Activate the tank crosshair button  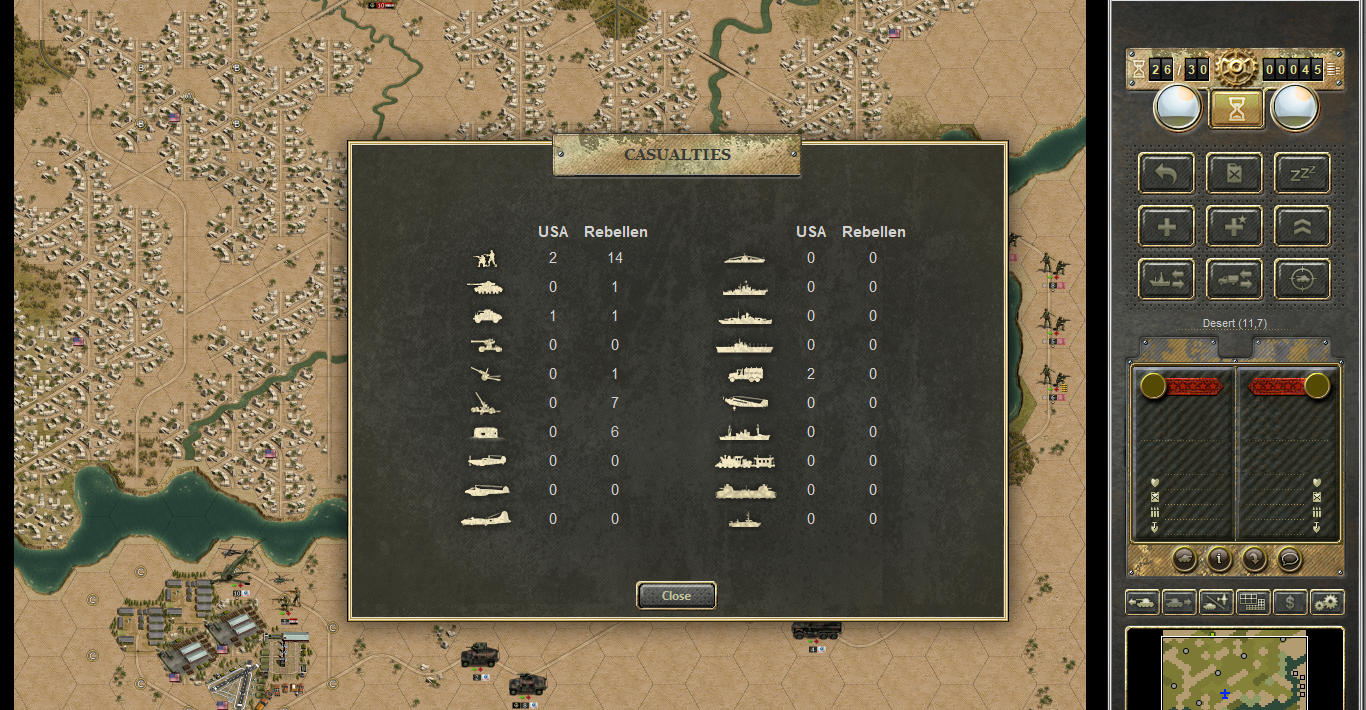pos(1302,279)
